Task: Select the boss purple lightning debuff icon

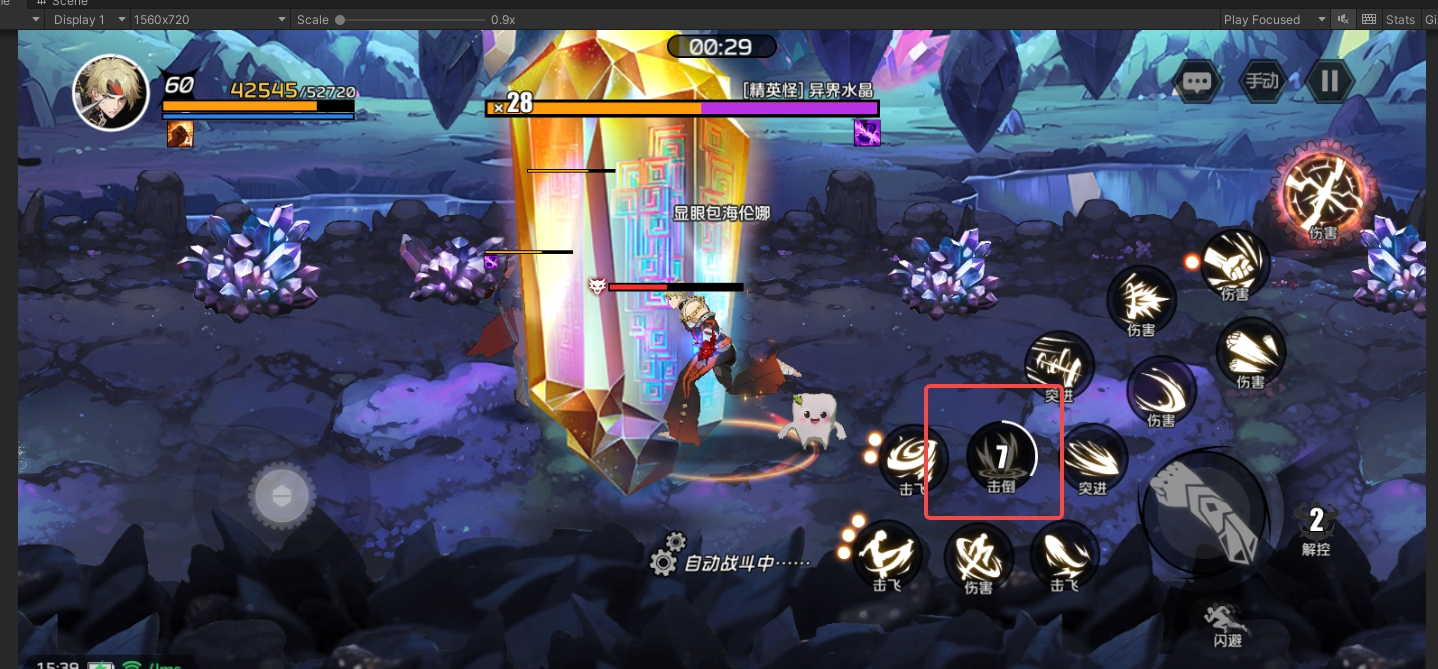Action: 867,133
